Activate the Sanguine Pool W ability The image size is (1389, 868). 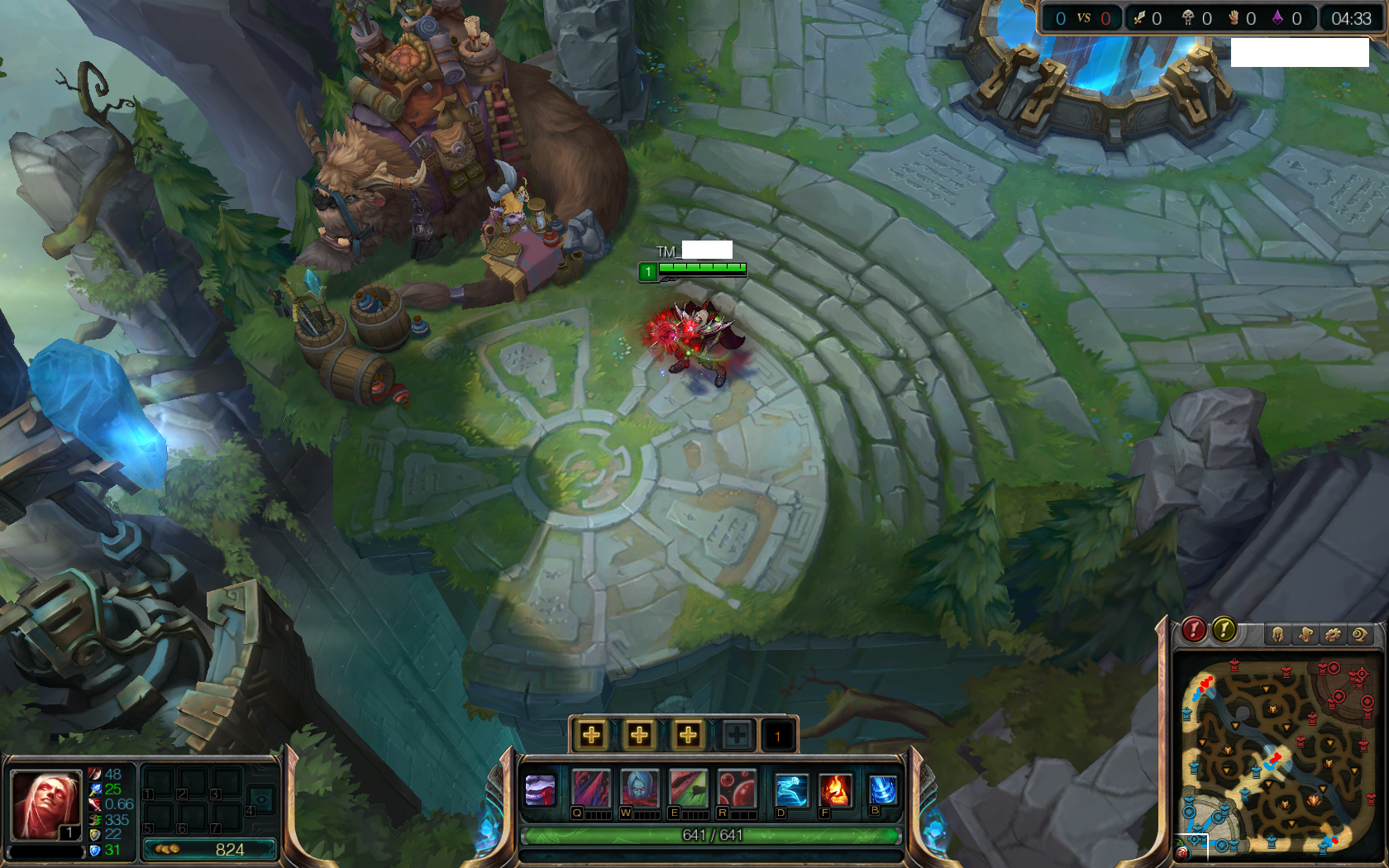639,789
